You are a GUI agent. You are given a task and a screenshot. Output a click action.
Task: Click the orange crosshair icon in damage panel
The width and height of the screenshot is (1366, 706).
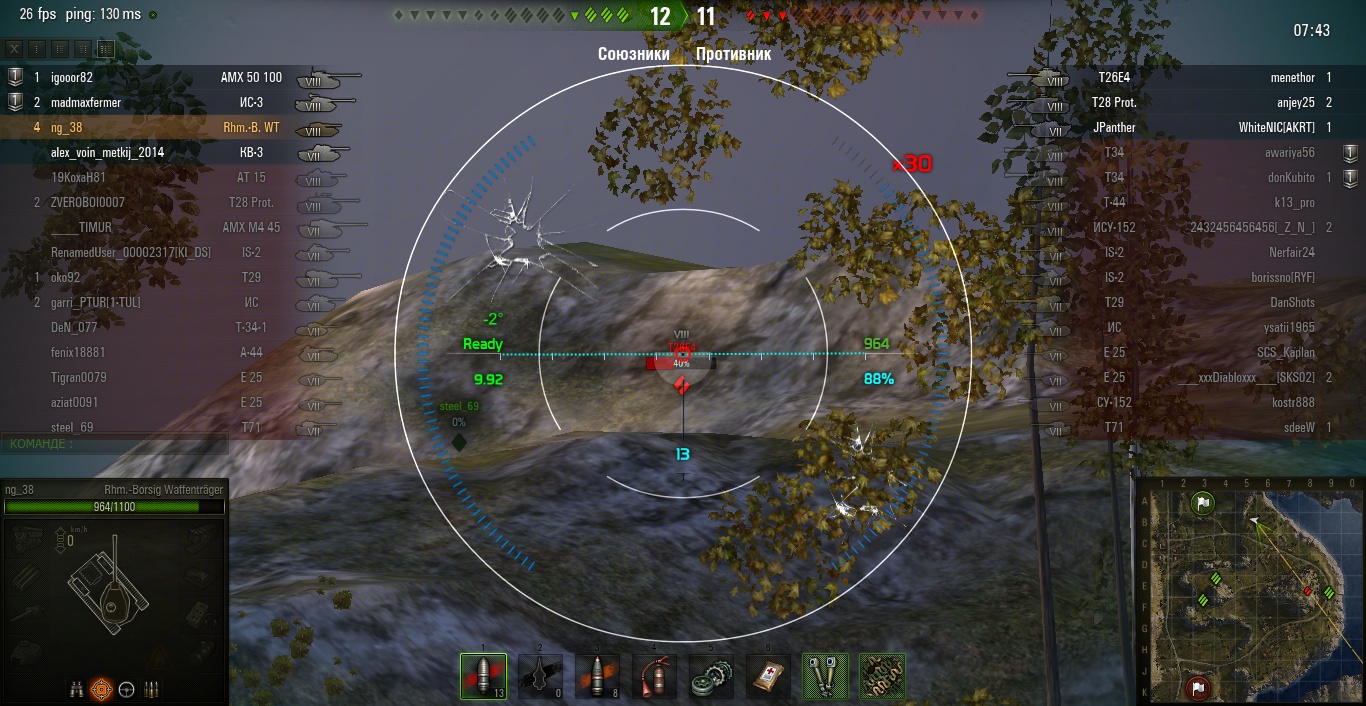click(101, 689)
